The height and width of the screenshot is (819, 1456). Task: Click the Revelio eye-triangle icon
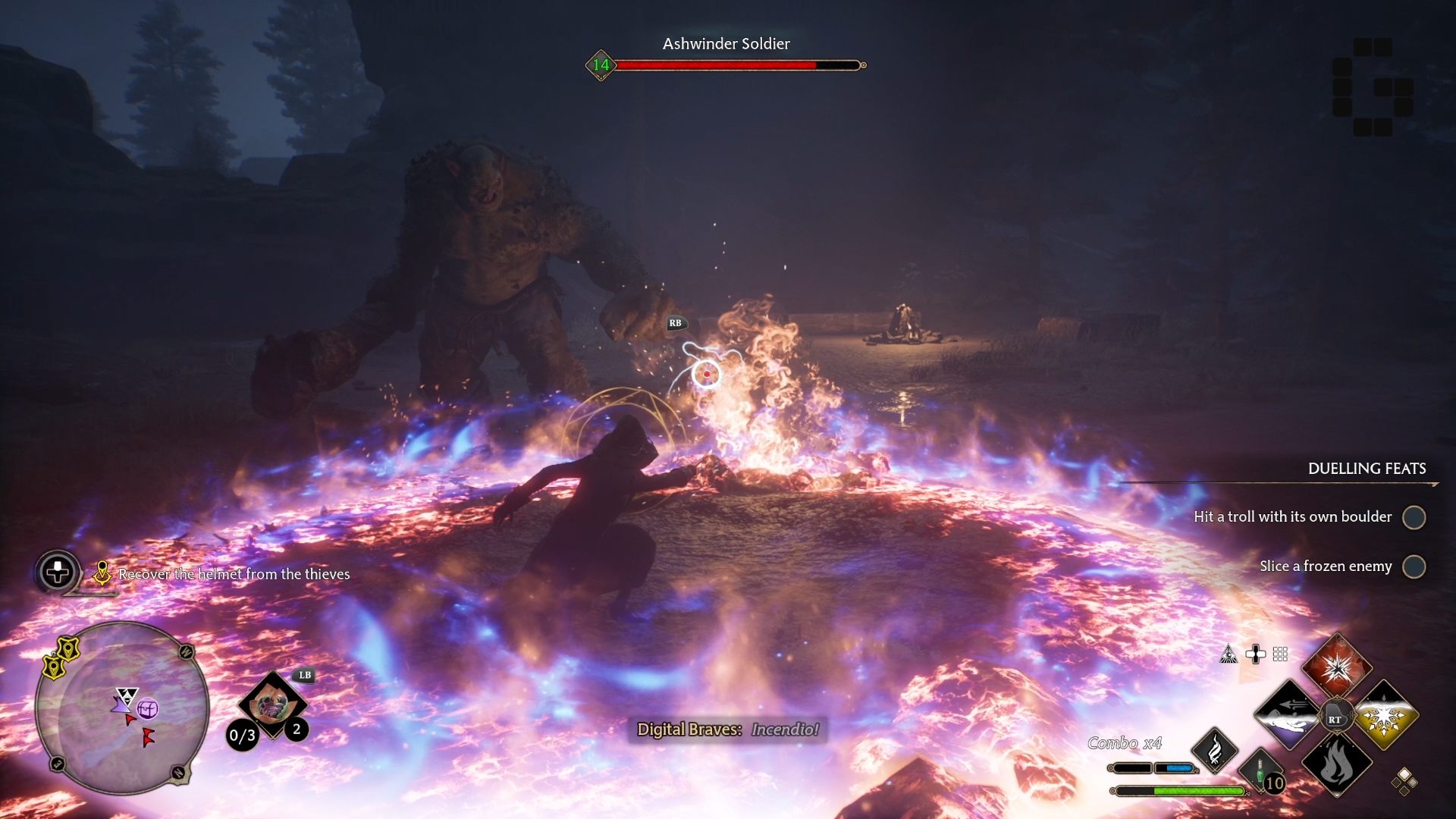coord(1228,654)
